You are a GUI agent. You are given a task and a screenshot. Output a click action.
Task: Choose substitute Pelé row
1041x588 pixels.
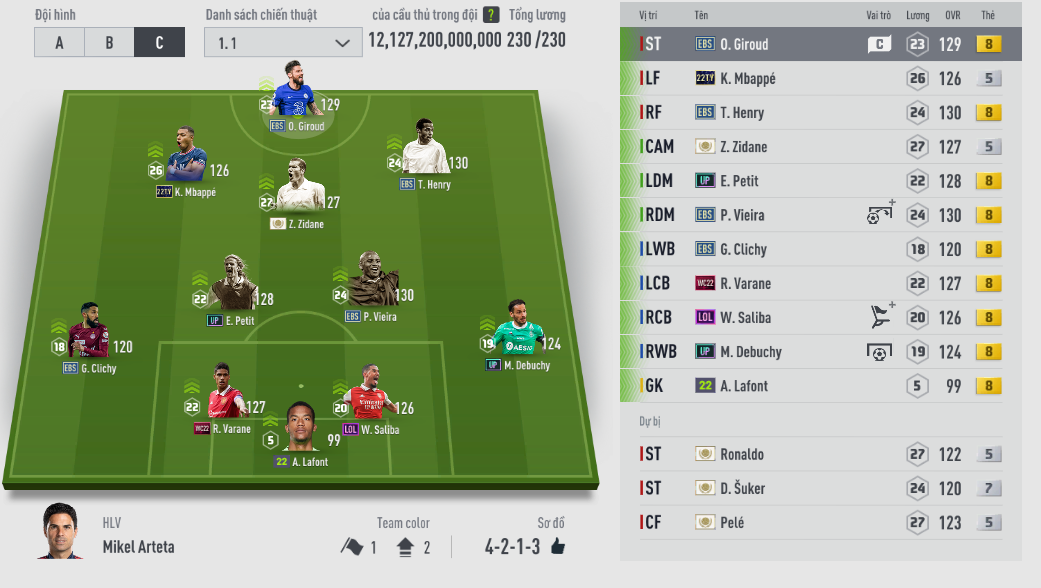click(x=820, y=522)
